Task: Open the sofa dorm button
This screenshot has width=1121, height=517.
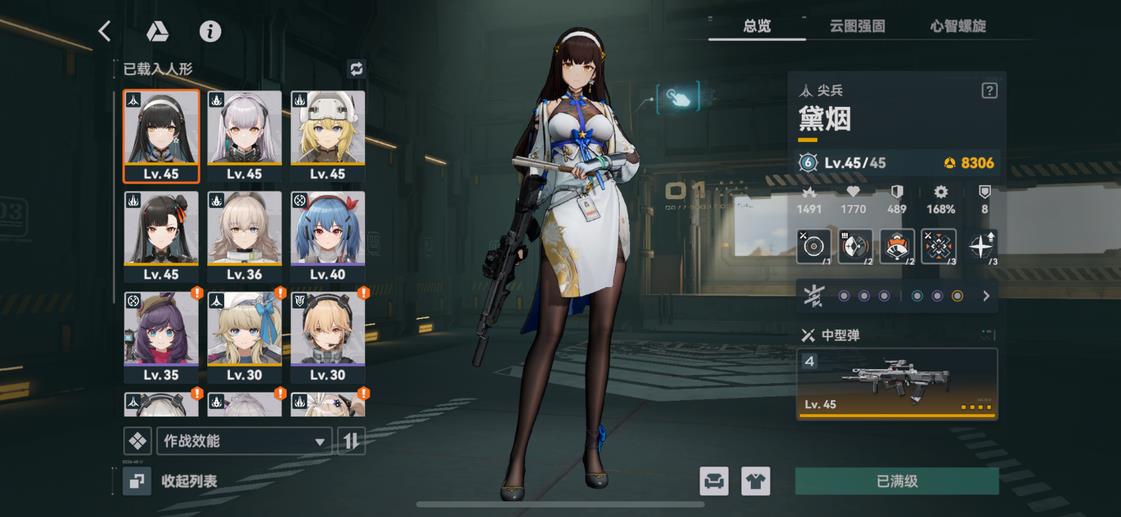Action: tap(714, 481)
